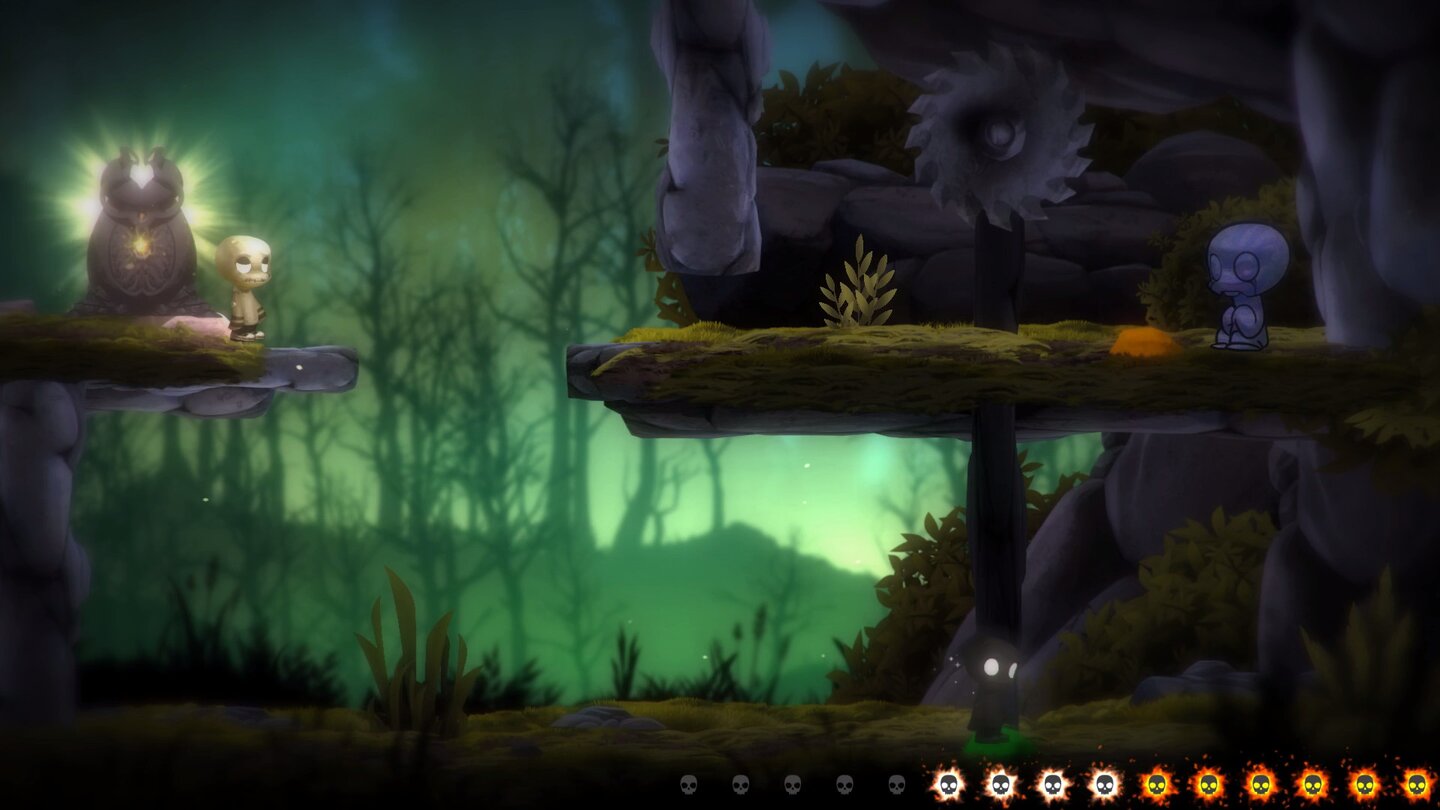Click the seventh burning skull marker

[x=1001, y=784]
